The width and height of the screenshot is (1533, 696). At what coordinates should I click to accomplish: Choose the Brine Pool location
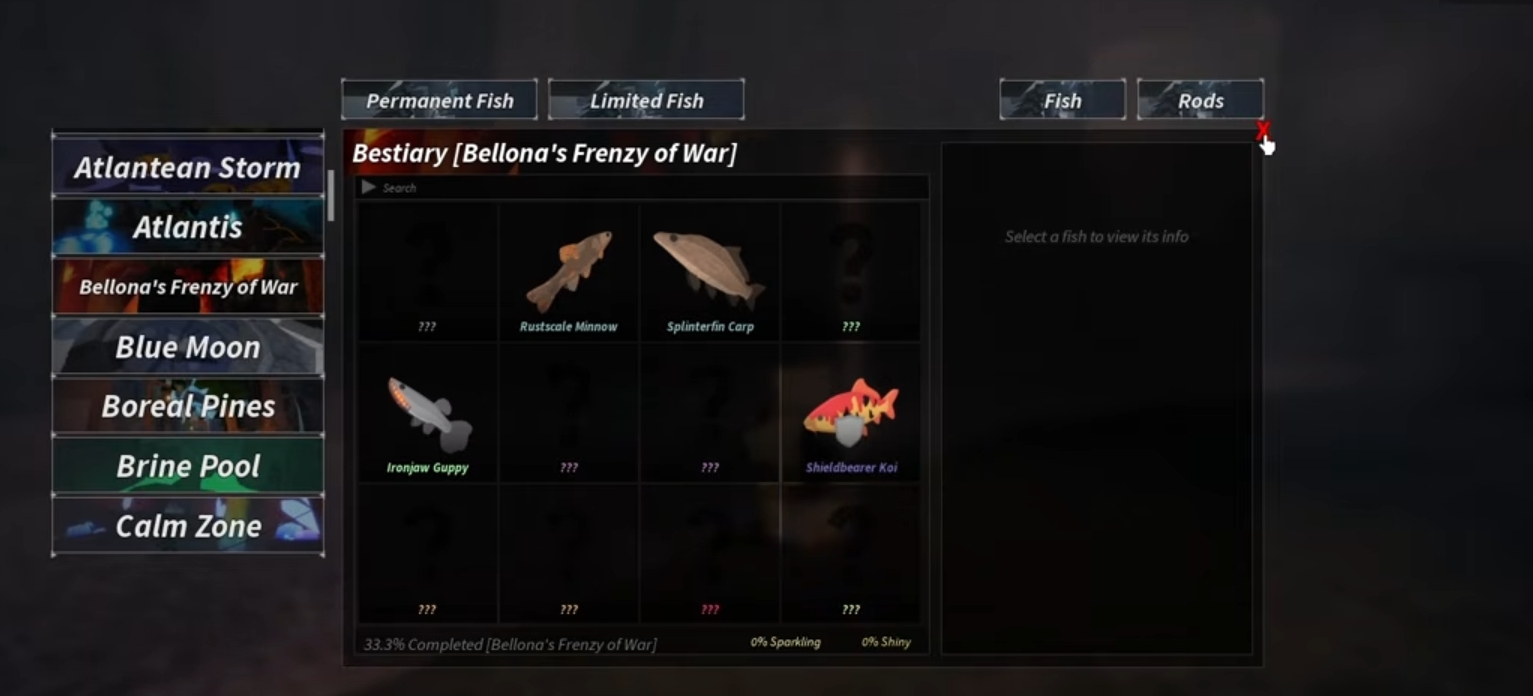[x=188, y=466]
